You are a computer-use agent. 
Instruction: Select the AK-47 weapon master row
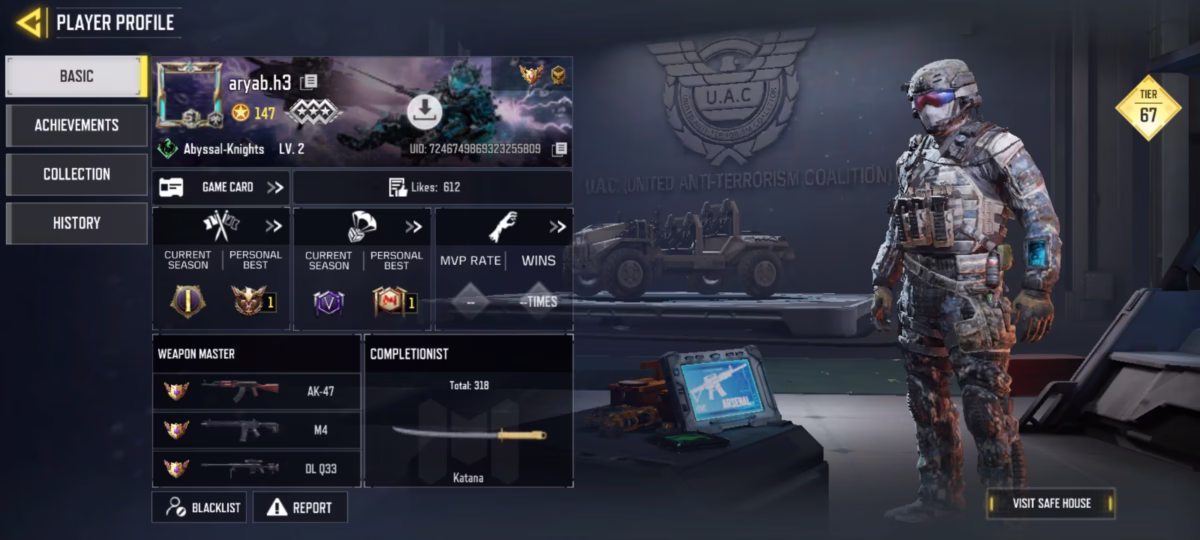click(x=256, y=391)
